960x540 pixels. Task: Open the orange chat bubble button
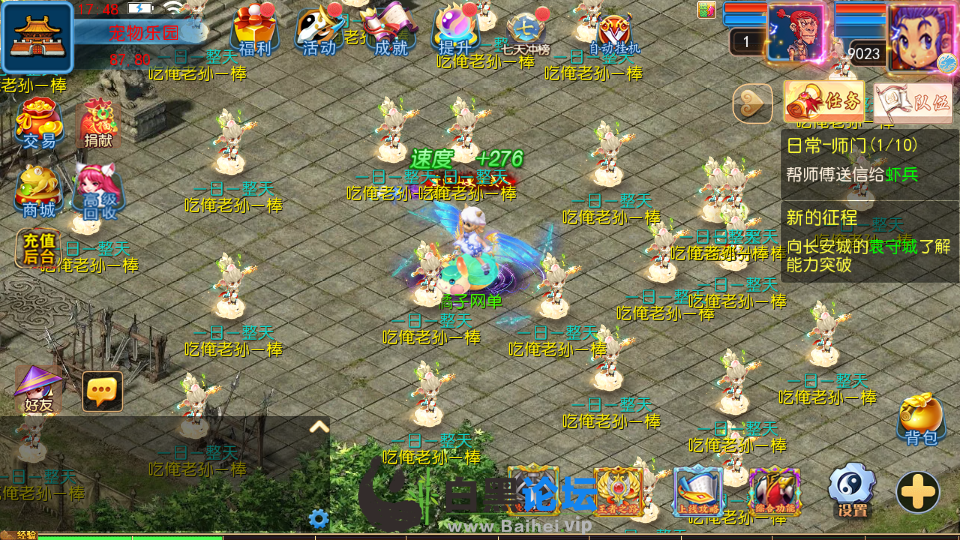(102, 392)
